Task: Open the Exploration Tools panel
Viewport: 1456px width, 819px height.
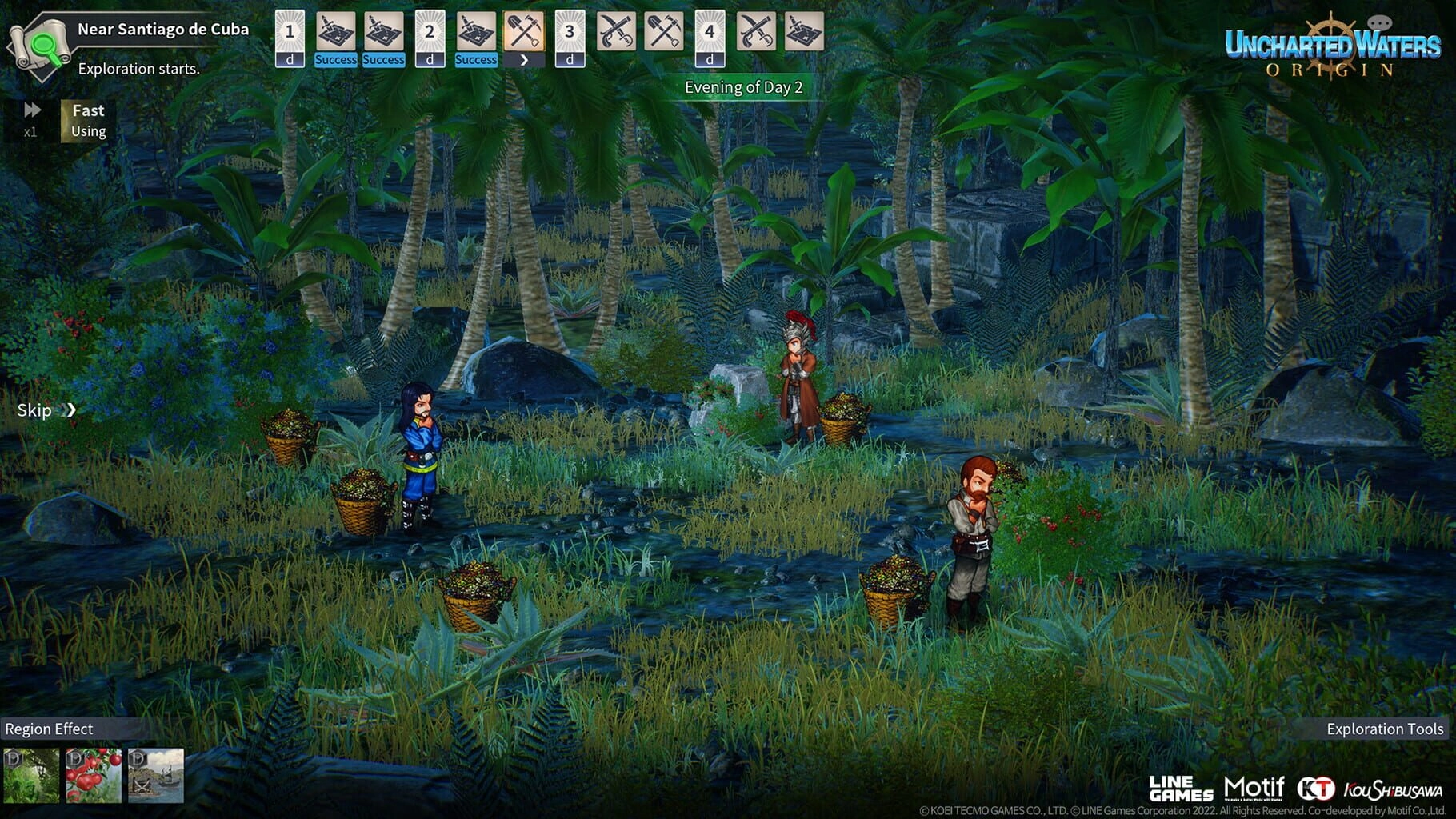Action: [x=1384, y=729]
